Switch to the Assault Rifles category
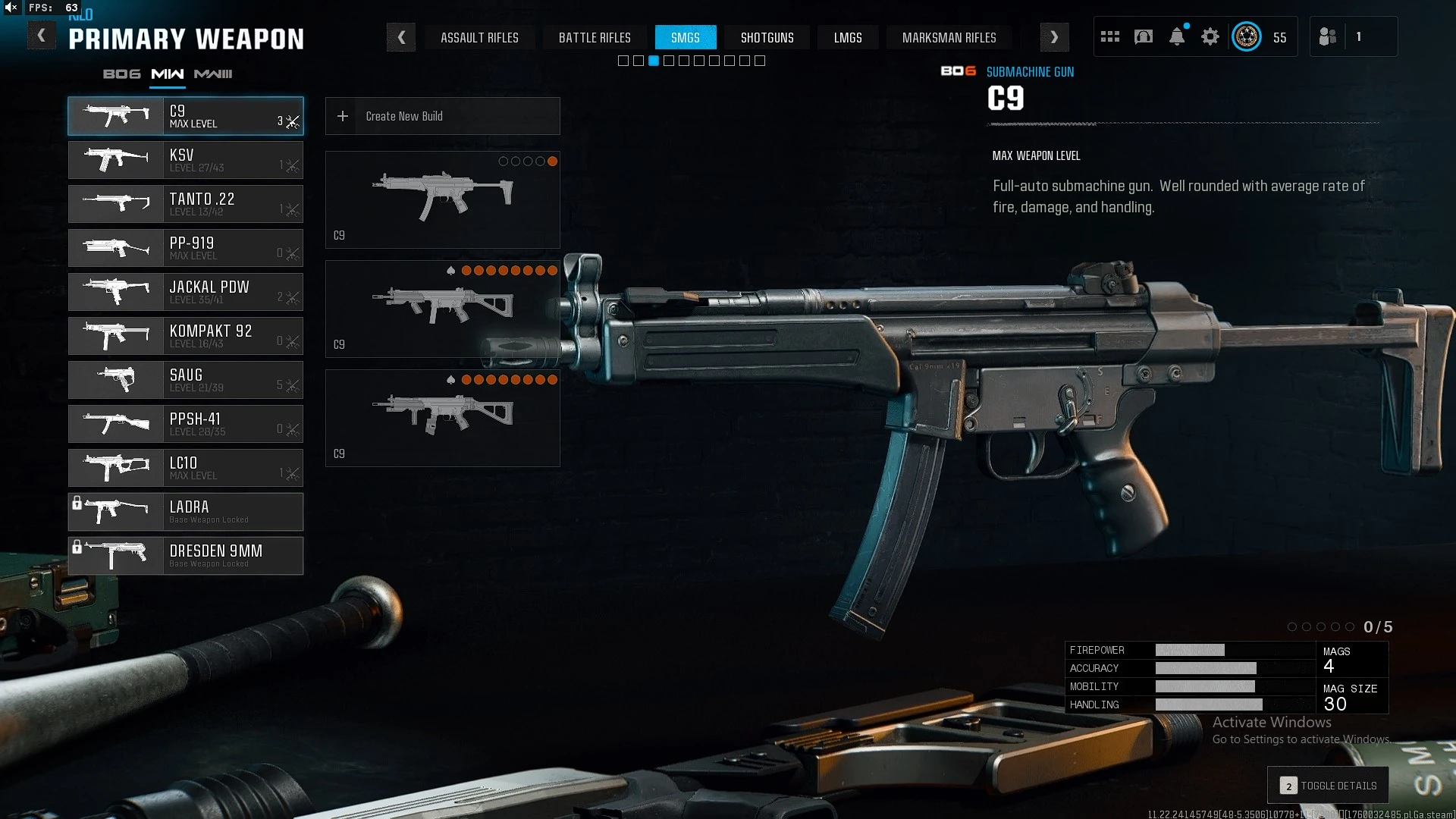The image size is (1456, 819). click(x=479, y=37)
